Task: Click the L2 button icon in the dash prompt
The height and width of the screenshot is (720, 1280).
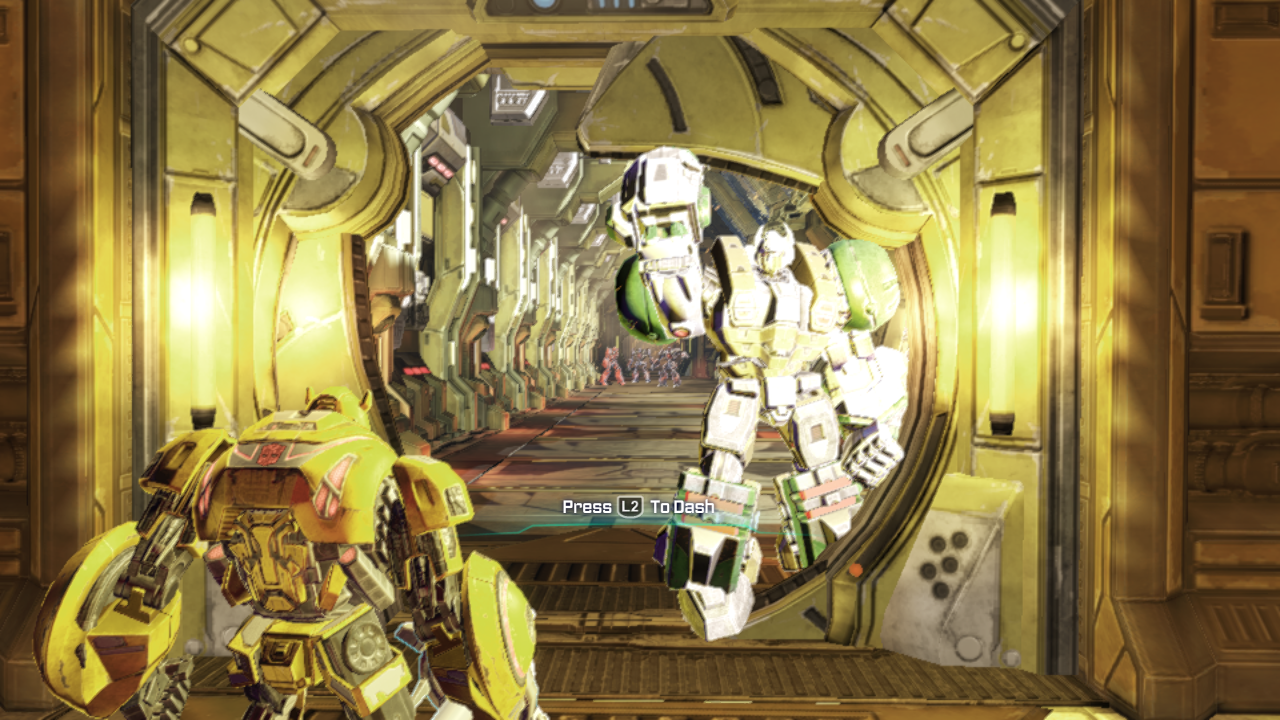Action: (x=630, y=506)
